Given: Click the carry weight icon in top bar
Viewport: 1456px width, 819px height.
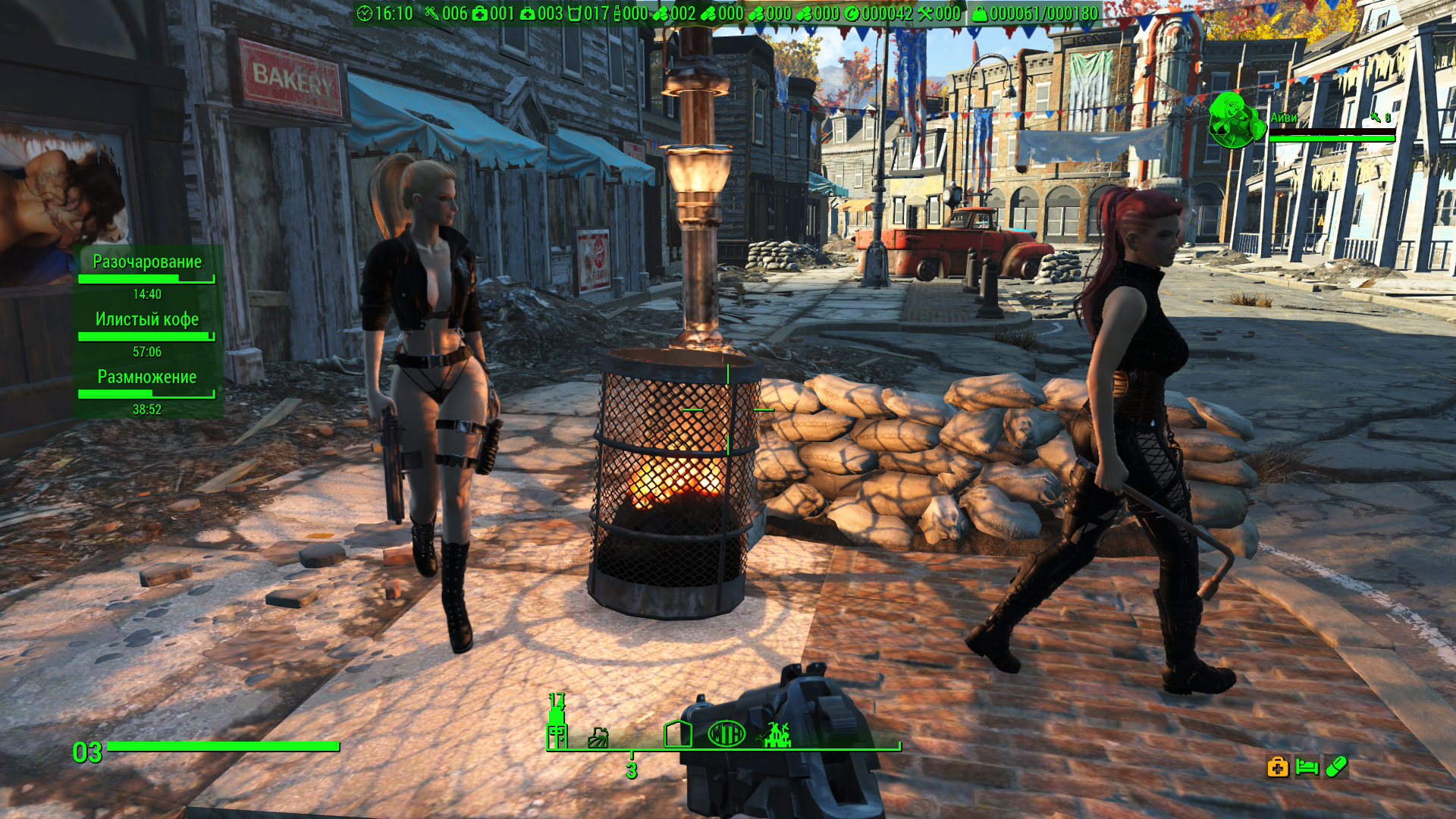Looking at the screenshot, I should point(980,14).
